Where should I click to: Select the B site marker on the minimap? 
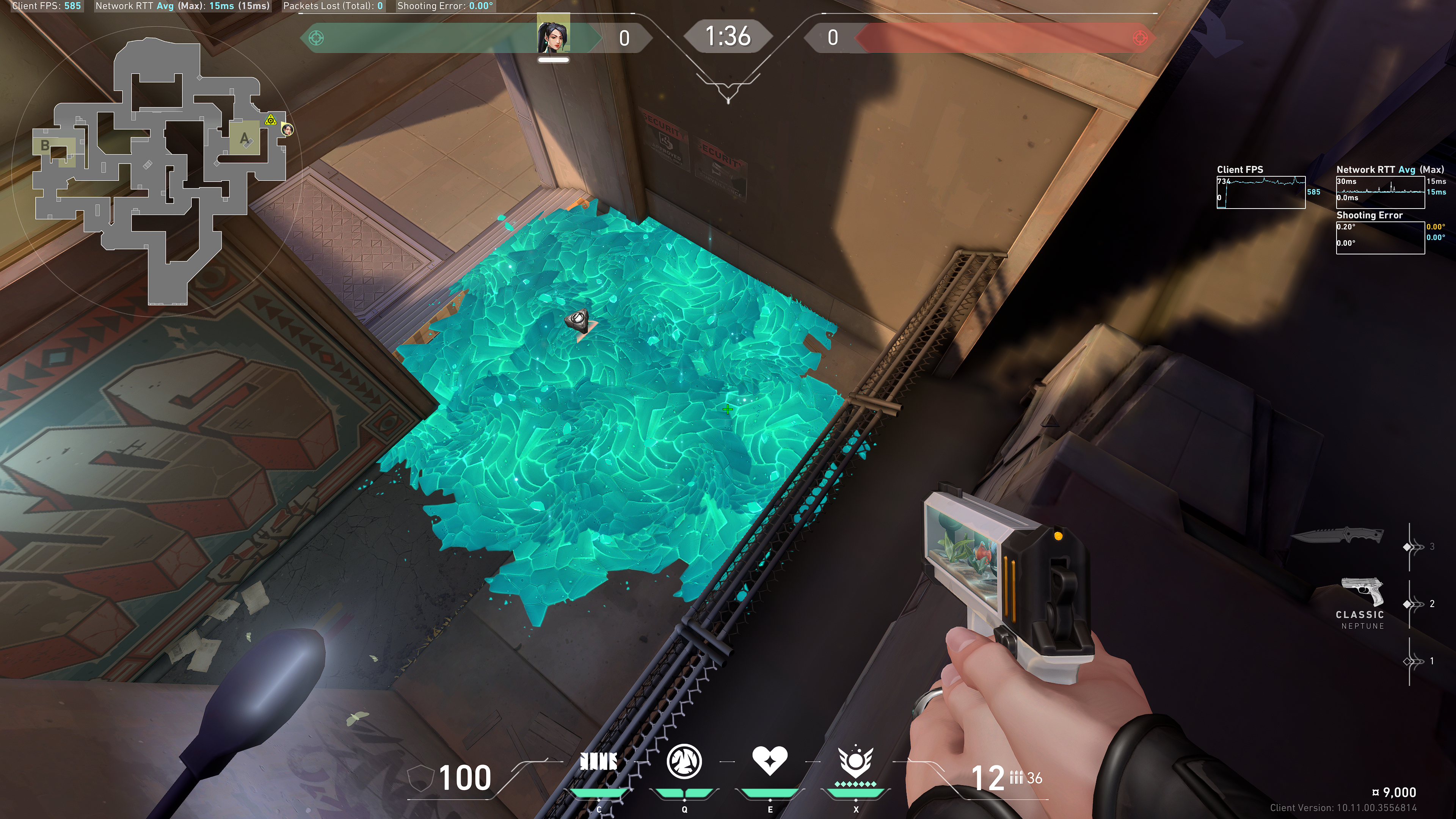coord(45,146)
